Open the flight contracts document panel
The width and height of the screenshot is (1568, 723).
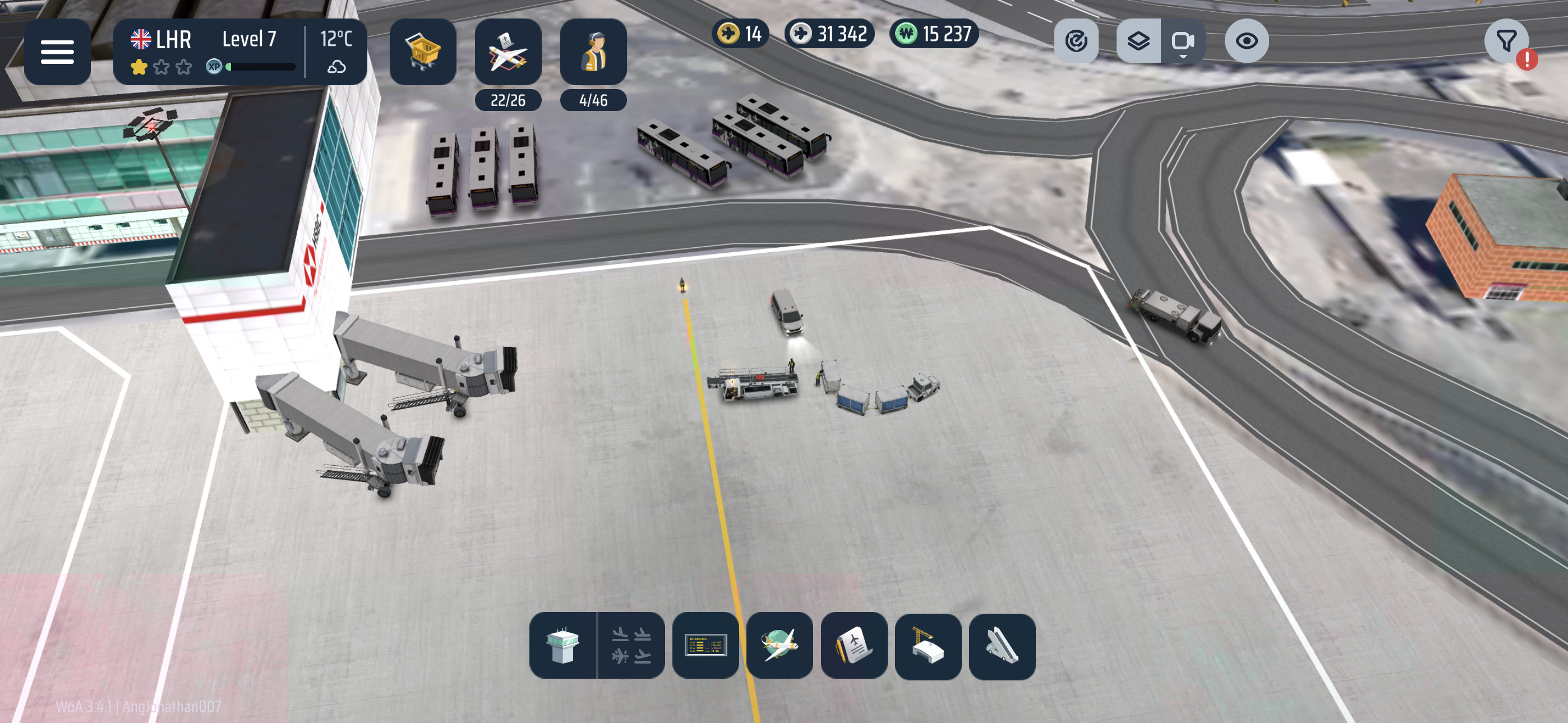[x=854, y=645]
